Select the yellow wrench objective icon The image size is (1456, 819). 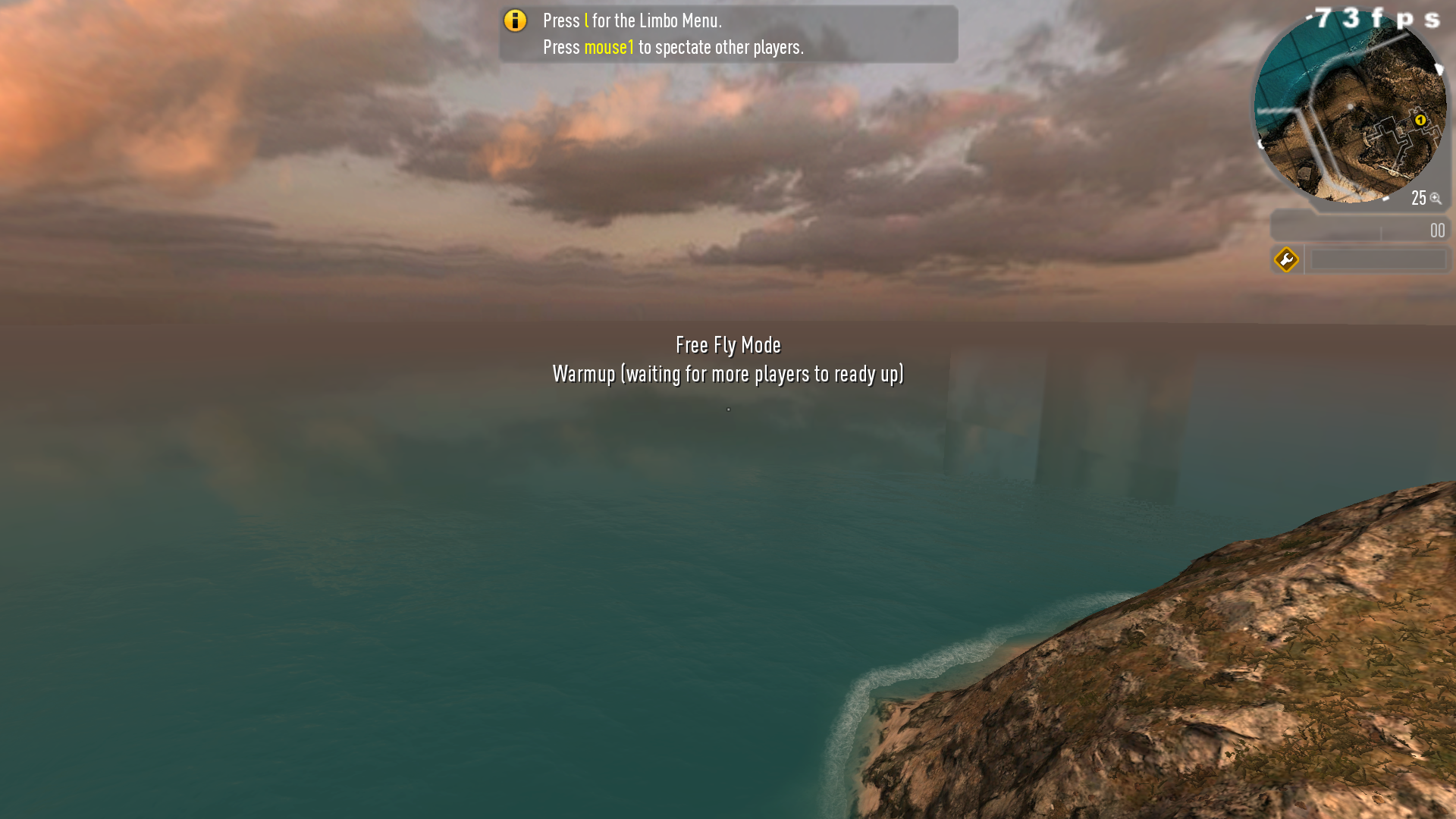pos(1286,260)
